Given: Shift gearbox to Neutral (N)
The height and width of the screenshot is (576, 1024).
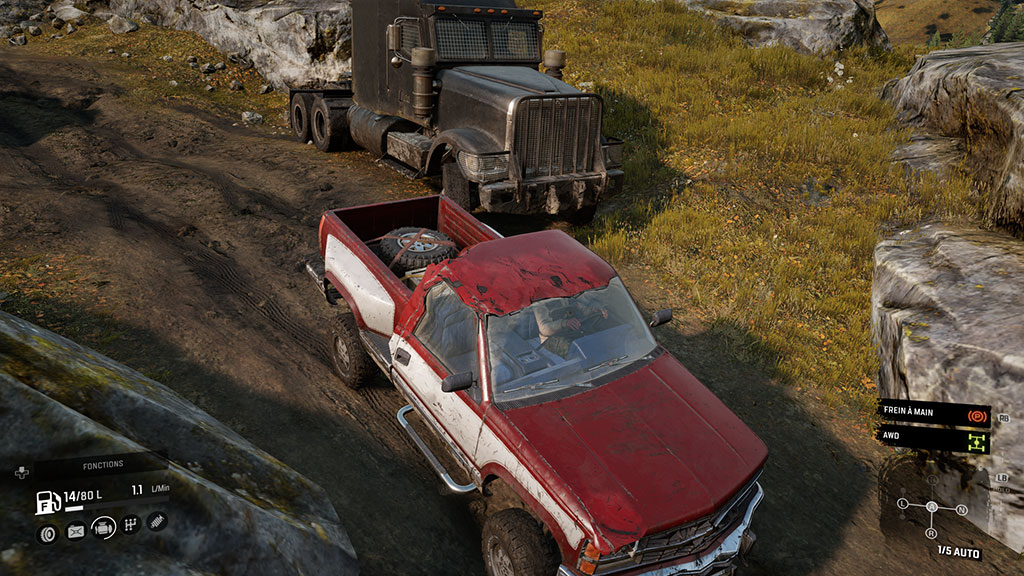Looking at the screenshot, I should tap(961, 510).
